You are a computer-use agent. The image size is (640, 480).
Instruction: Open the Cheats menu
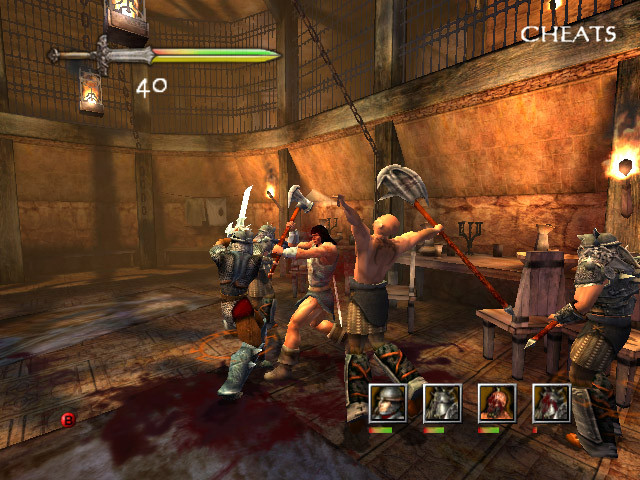coord(567,34)
